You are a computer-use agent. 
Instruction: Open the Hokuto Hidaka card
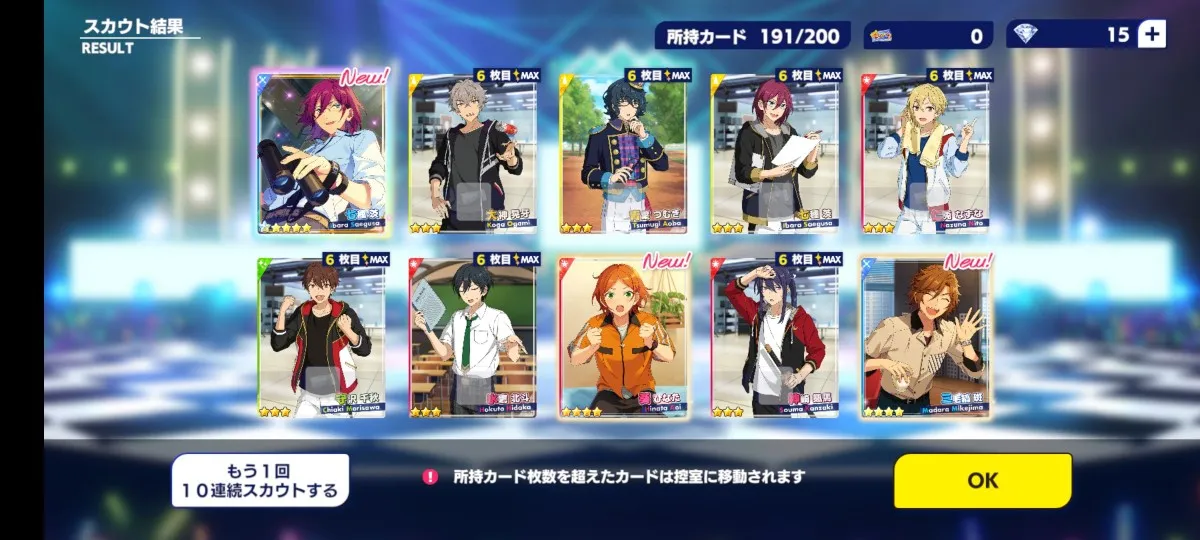point(473,337)
